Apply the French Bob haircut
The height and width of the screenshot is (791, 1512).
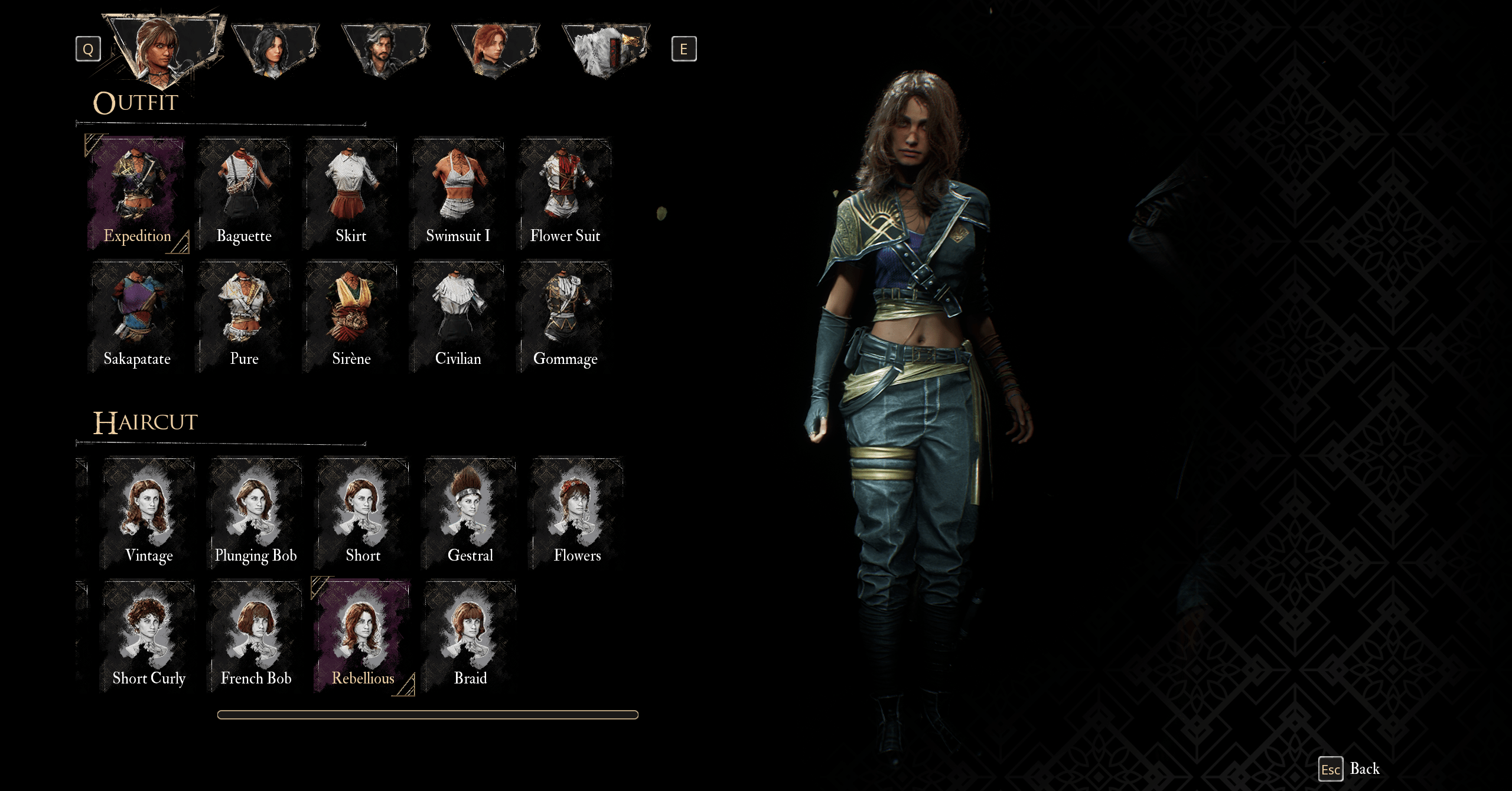pyautogui.click(x=256, y=636)
